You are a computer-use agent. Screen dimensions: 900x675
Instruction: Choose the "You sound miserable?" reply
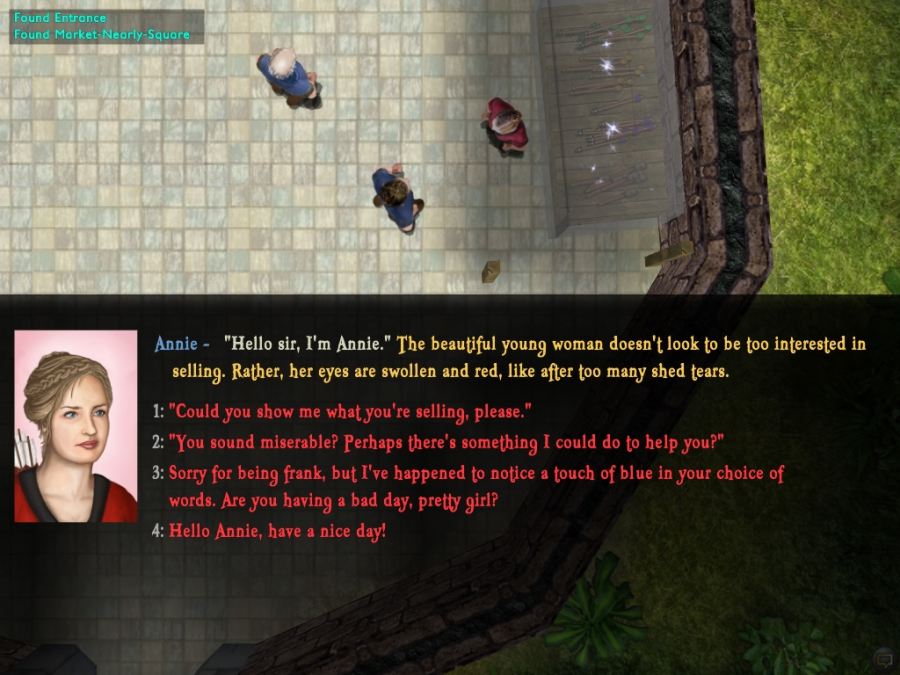445,442
